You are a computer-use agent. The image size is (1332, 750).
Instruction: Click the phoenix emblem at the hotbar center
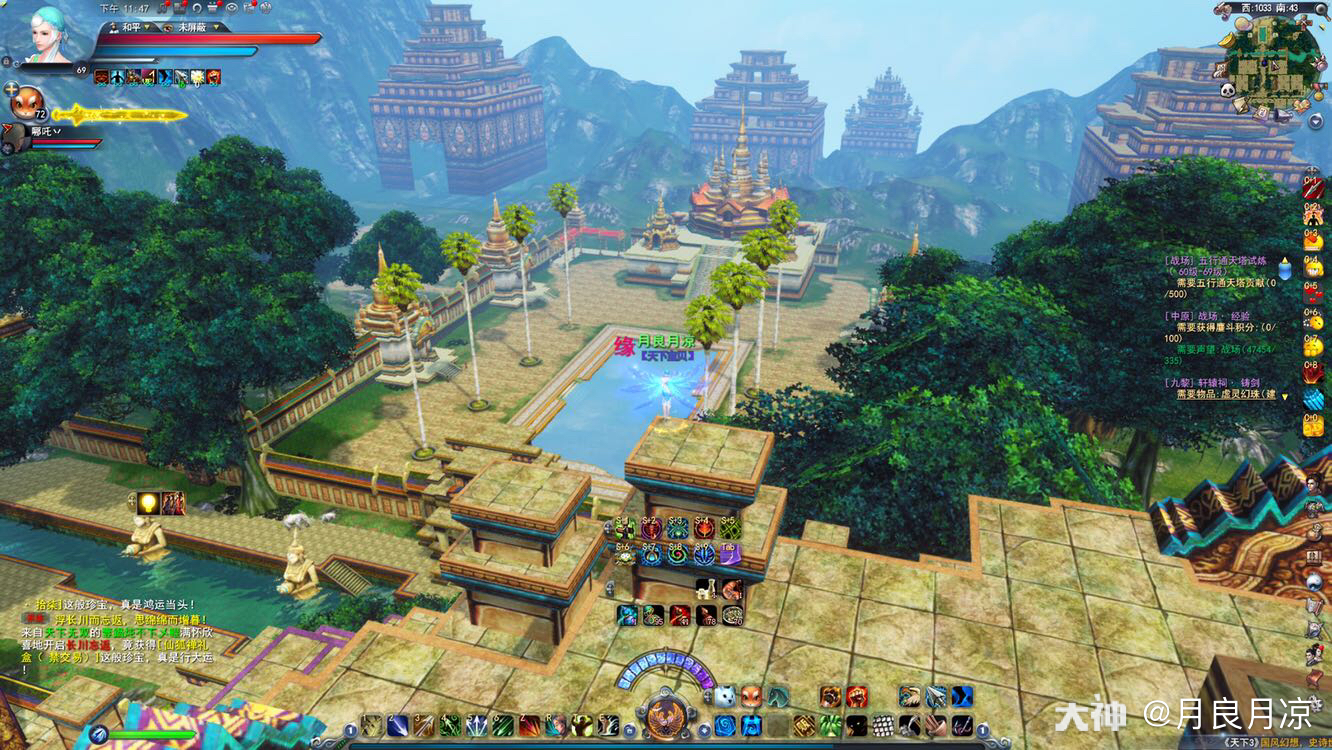coord(665,720)
